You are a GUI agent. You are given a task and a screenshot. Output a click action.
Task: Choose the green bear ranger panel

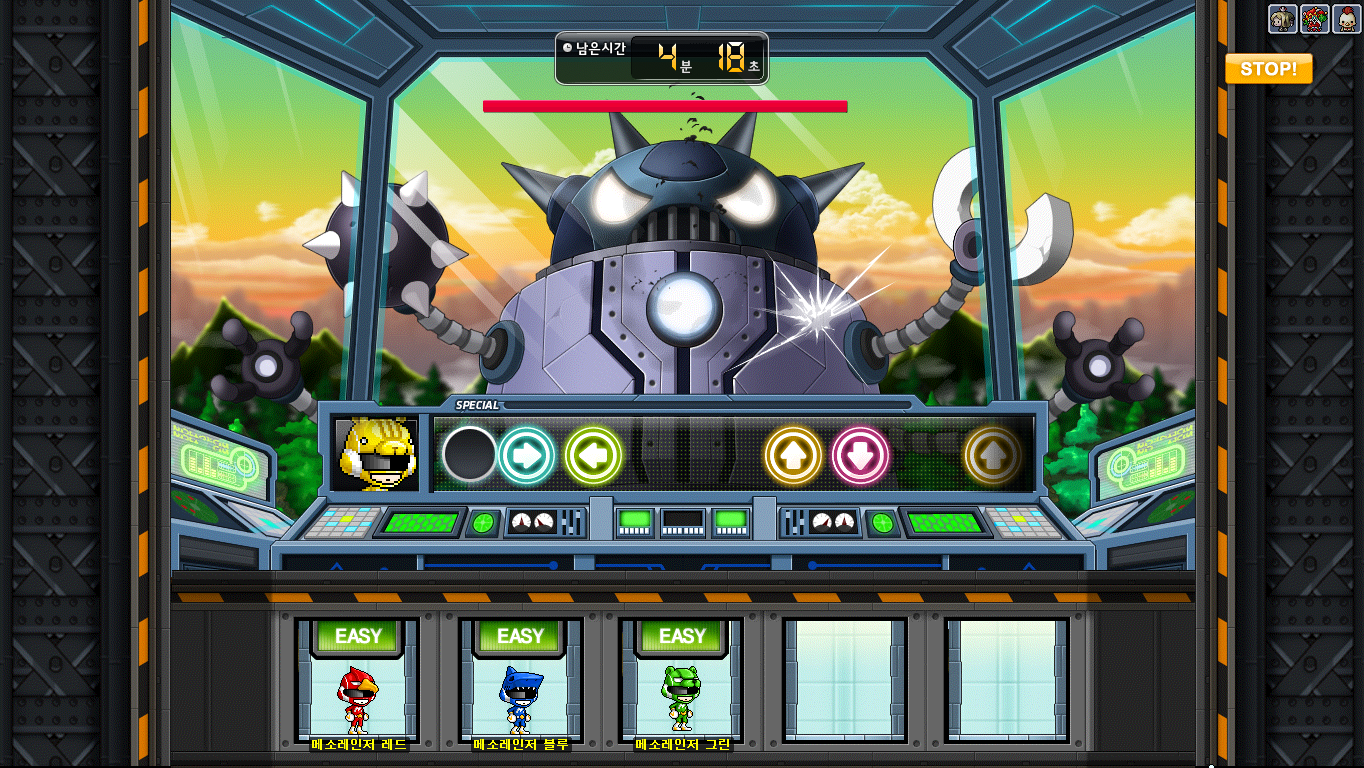click(x=682, y=680)
